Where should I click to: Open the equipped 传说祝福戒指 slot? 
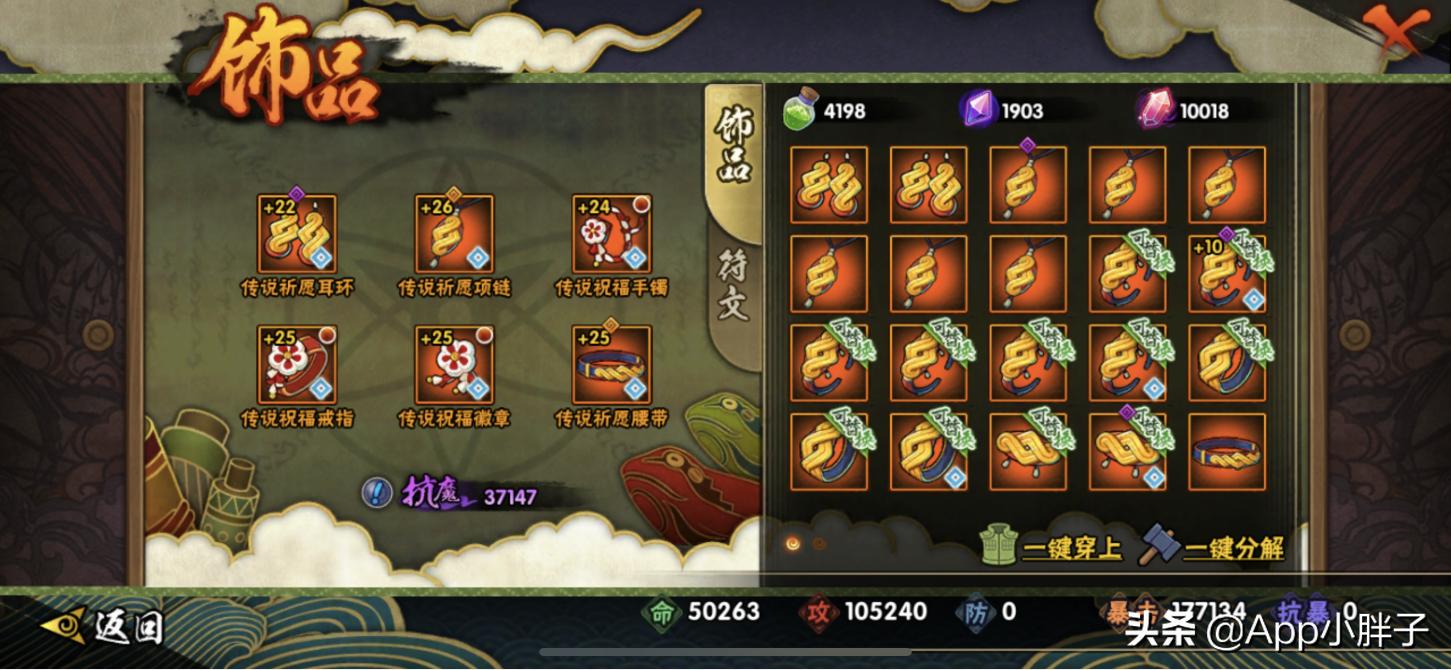[297, 364]
